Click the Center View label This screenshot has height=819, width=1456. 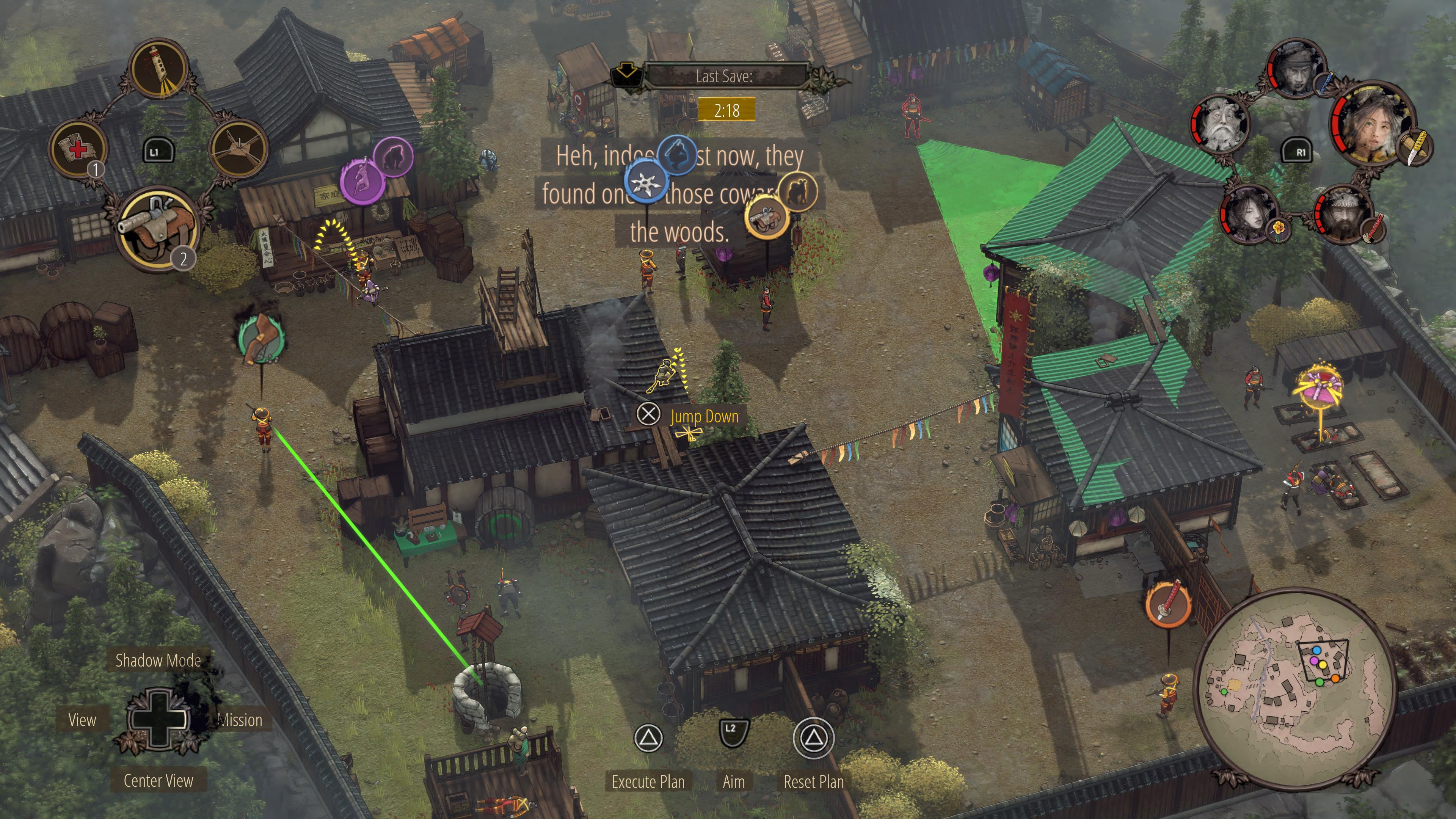158,781
